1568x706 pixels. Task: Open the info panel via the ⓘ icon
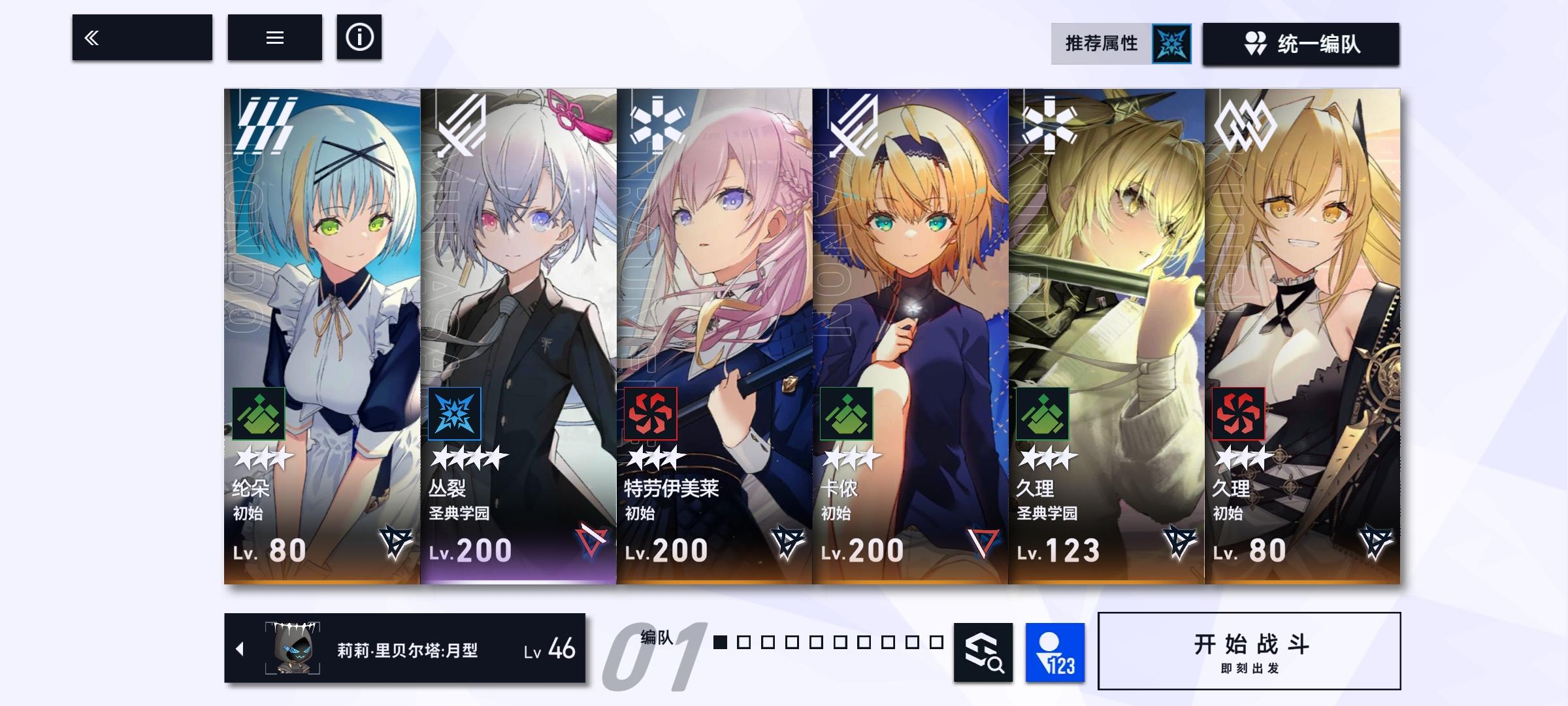pyautogui.click(x=359, y=38)
